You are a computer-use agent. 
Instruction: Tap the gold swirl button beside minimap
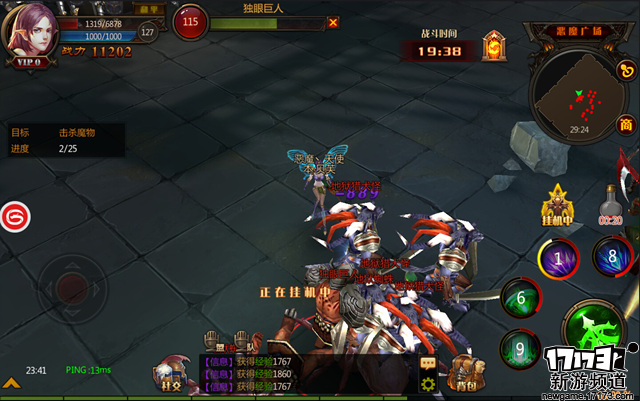coord(627,72)
